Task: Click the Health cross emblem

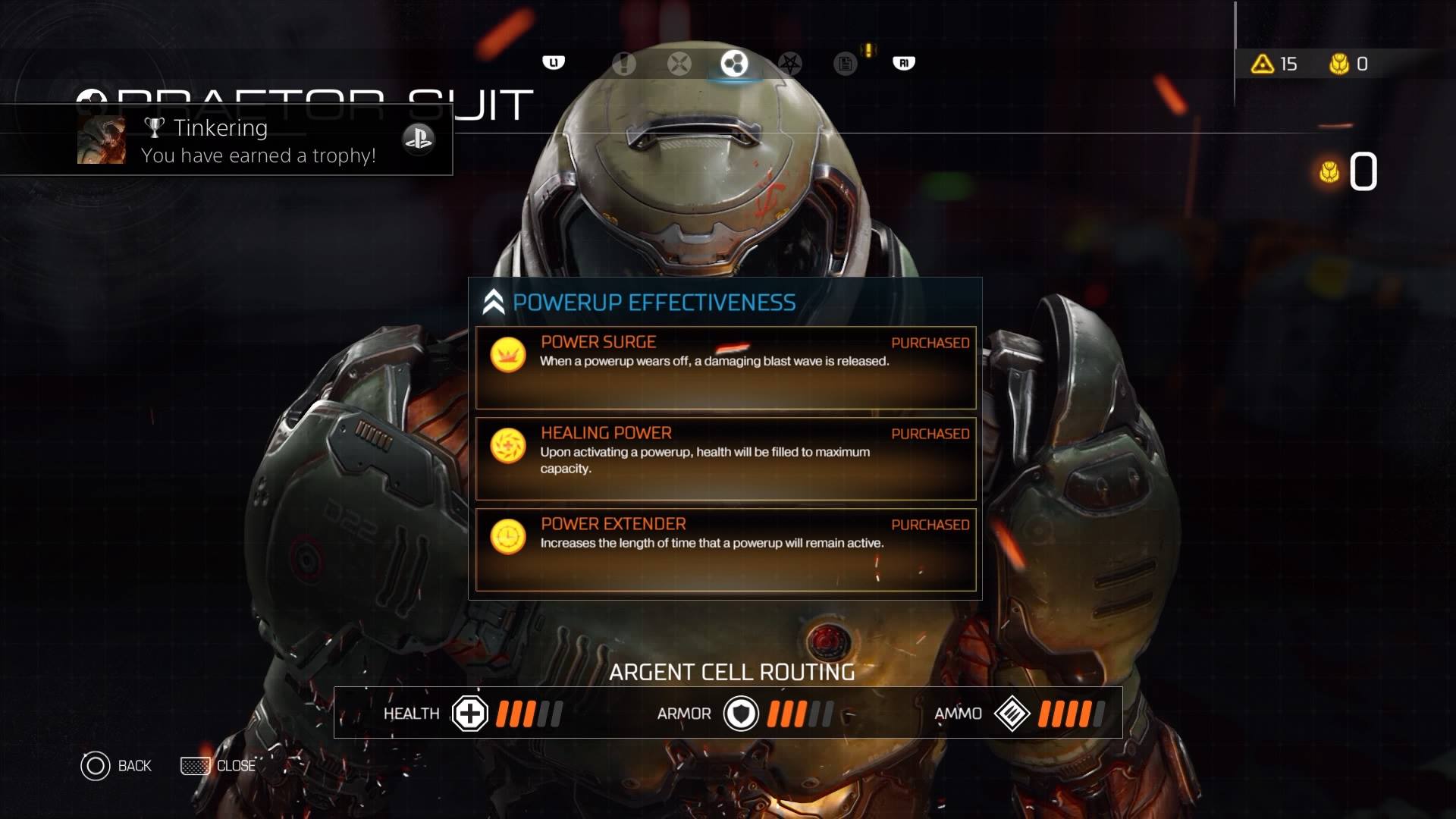Action: (x=470, y=714)
